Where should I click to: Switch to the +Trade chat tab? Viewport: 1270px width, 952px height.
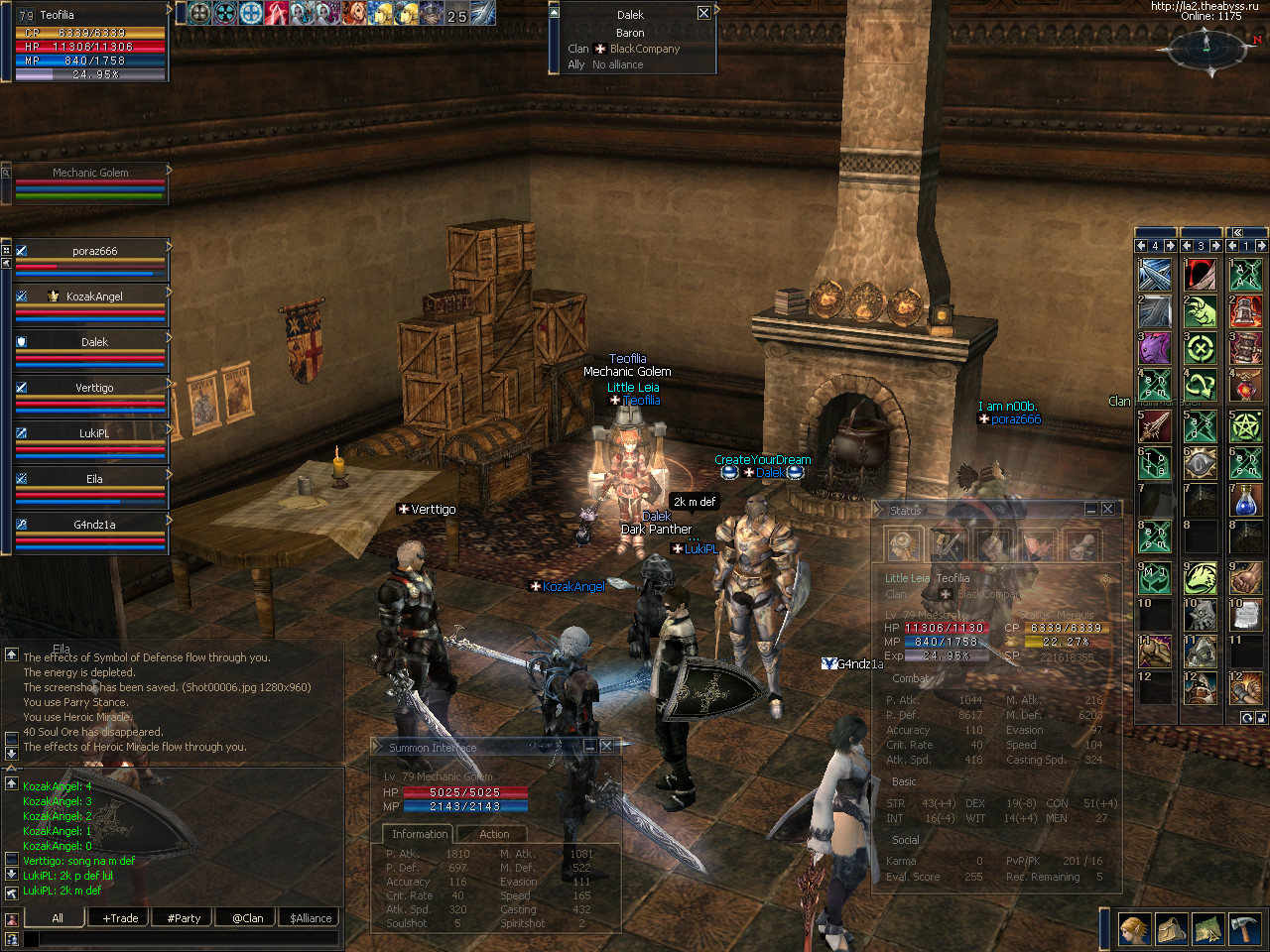click(x=120, y=918)
